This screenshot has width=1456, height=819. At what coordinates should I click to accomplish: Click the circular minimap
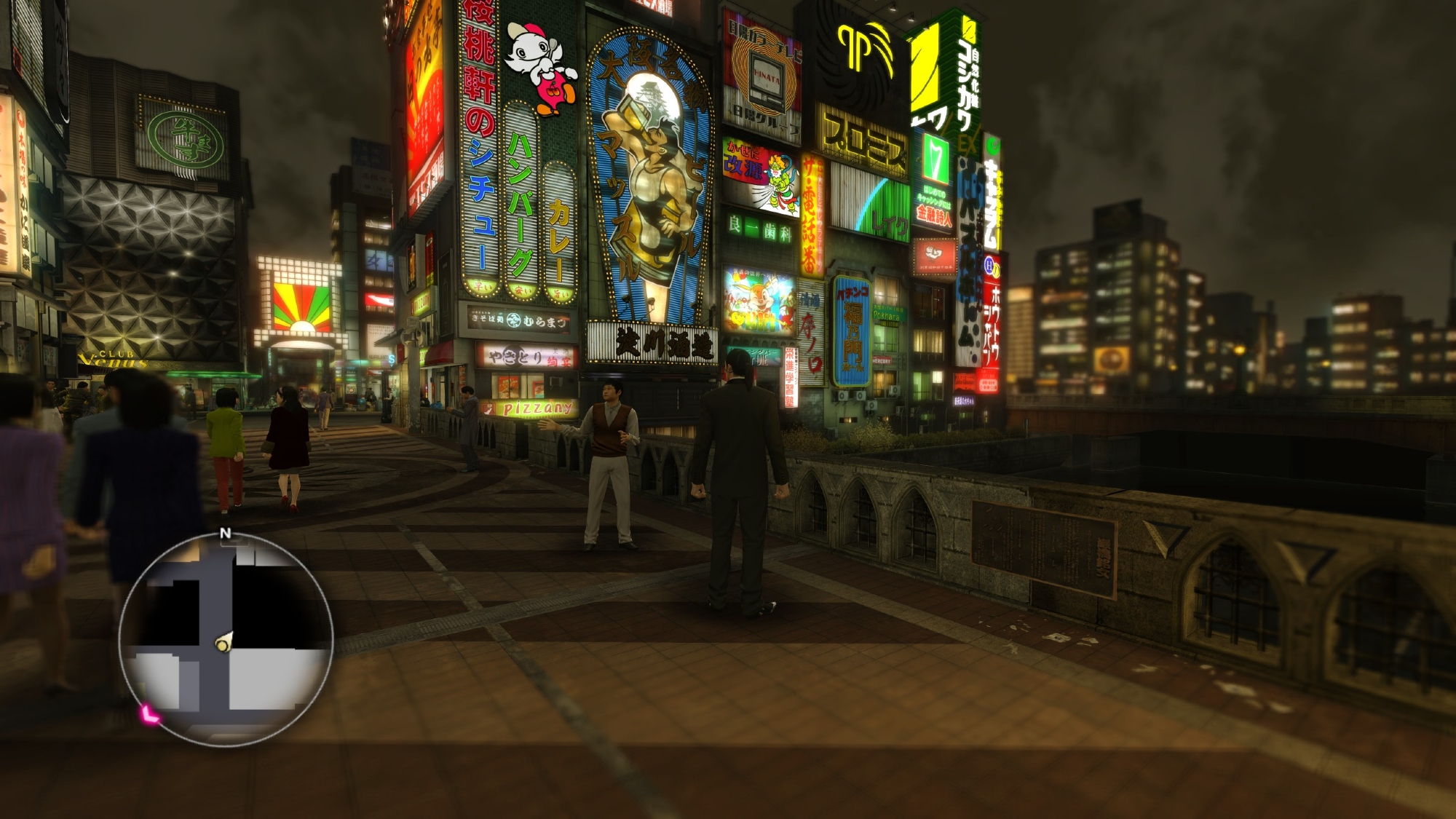tap(226, 639)
